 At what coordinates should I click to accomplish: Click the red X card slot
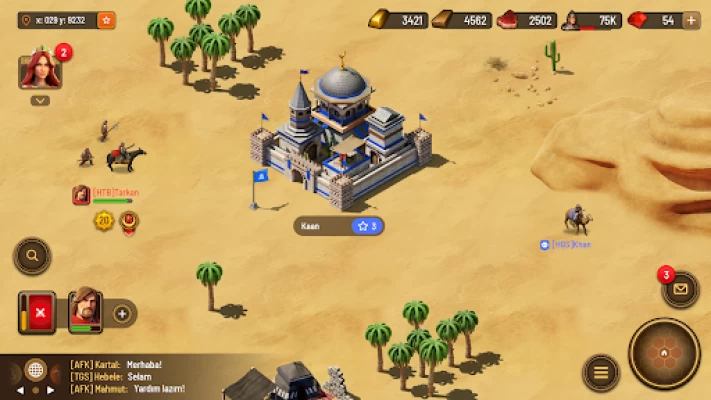[x=40, y=313]
